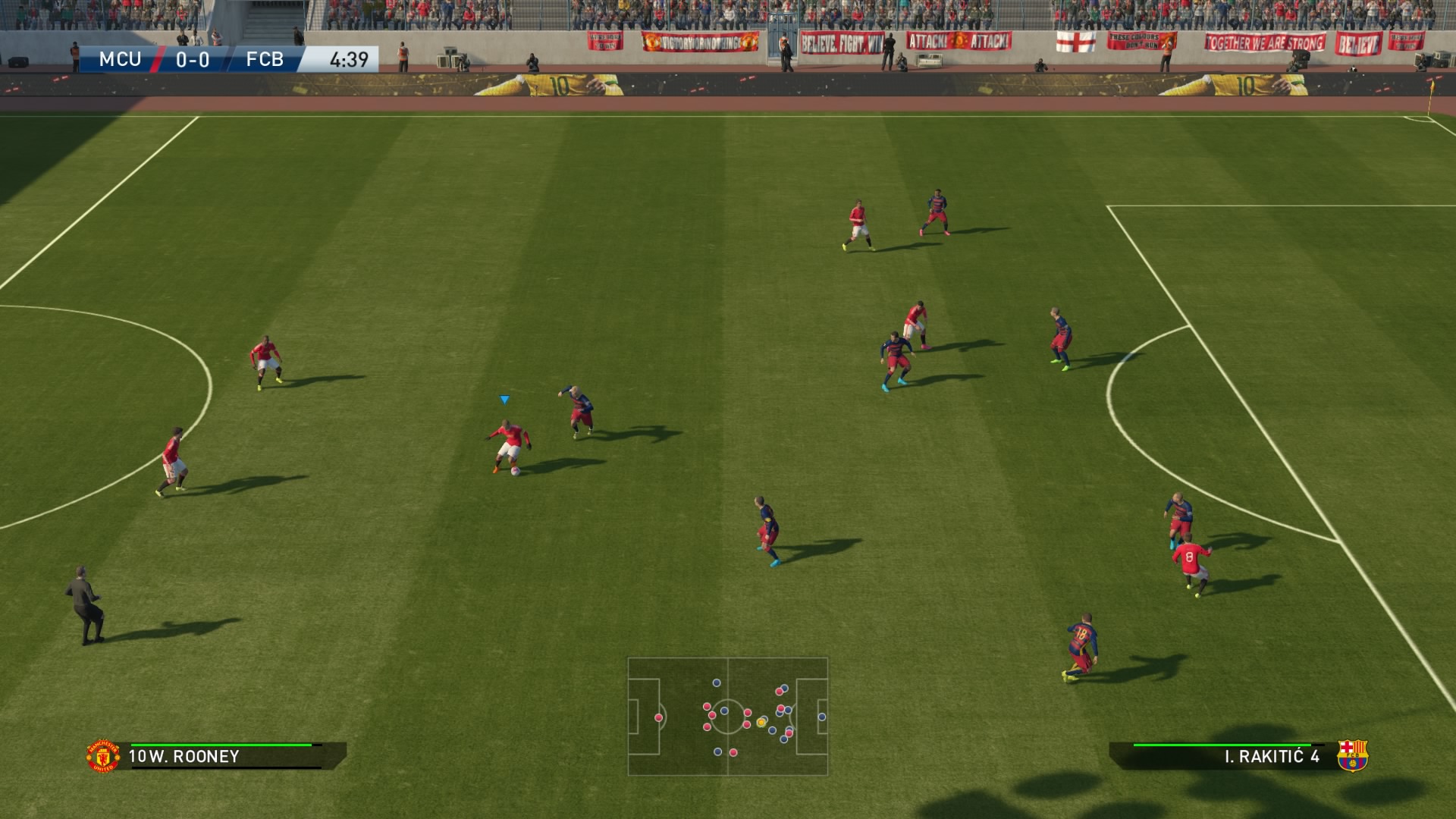The height and width of the screenshot is (819, 1456).
Task: Click the pitch radar minimap
Action: [727, 716]
